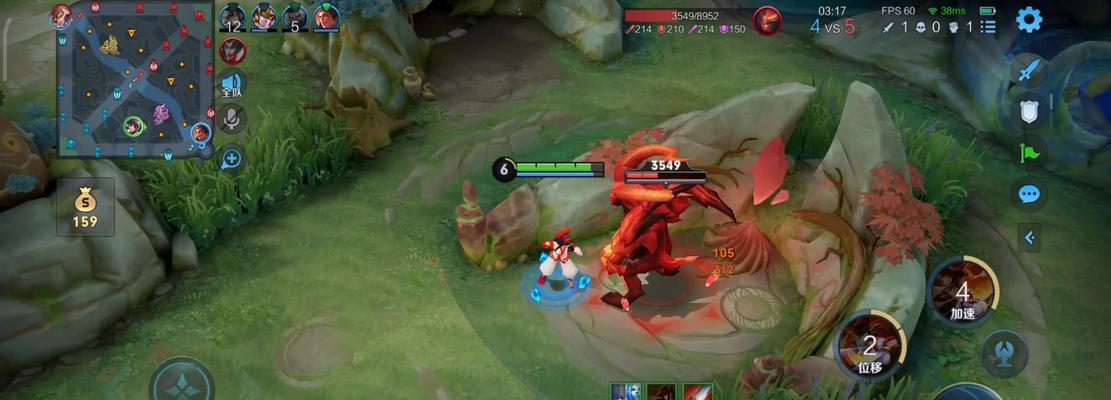Toggle the 全队 team voice speaker
Viewport: 1111px width, 400px height.
point(232,85)
